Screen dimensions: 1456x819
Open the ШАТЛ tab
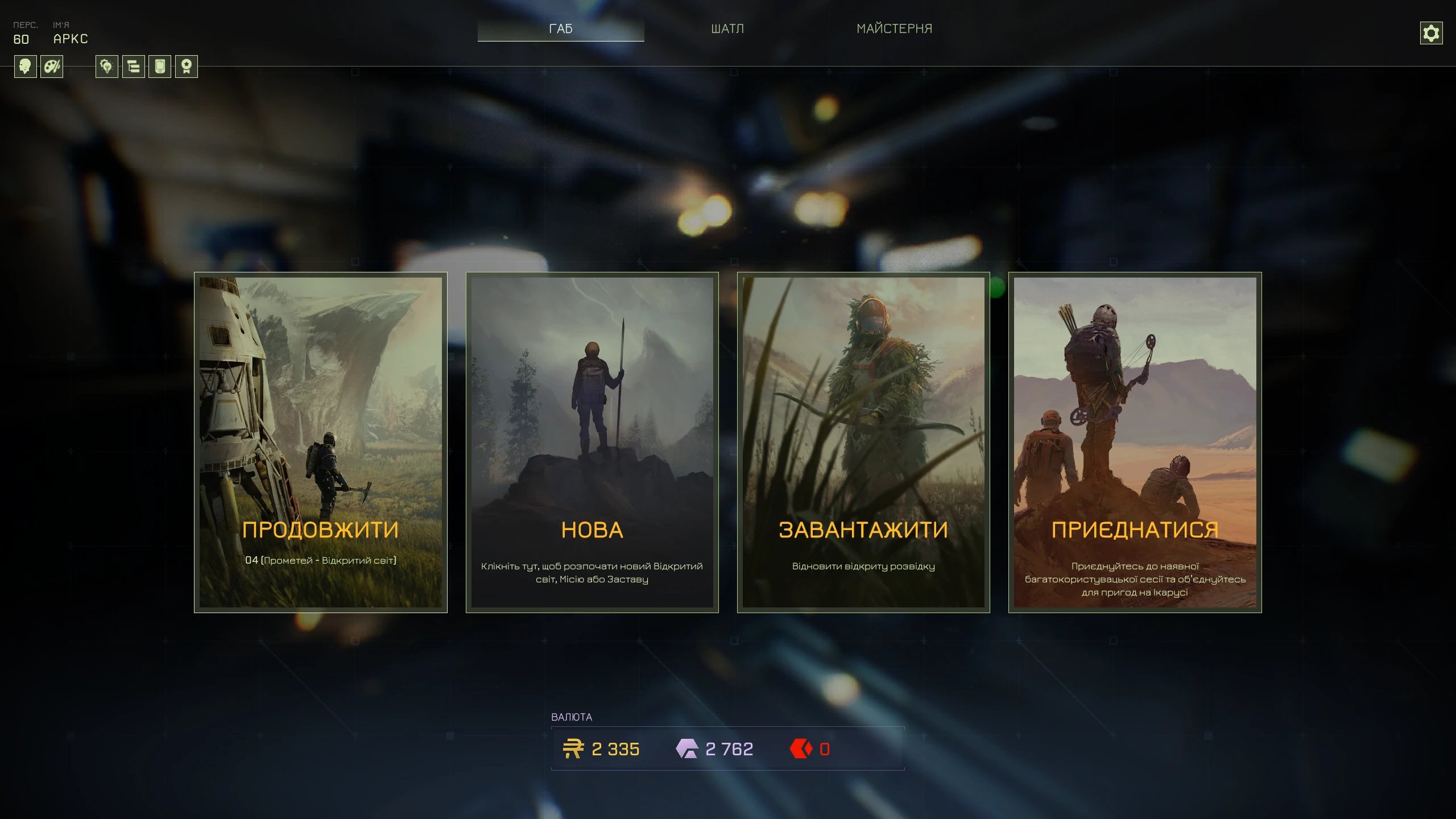click(727, 28)
